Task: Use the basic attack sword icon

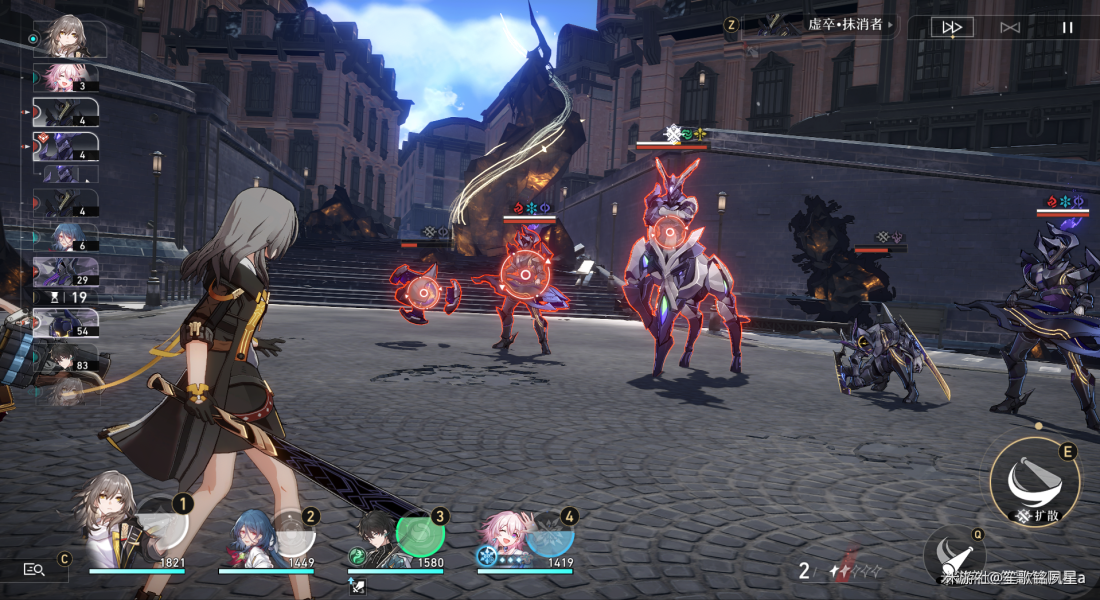Action: coord(955,558)
